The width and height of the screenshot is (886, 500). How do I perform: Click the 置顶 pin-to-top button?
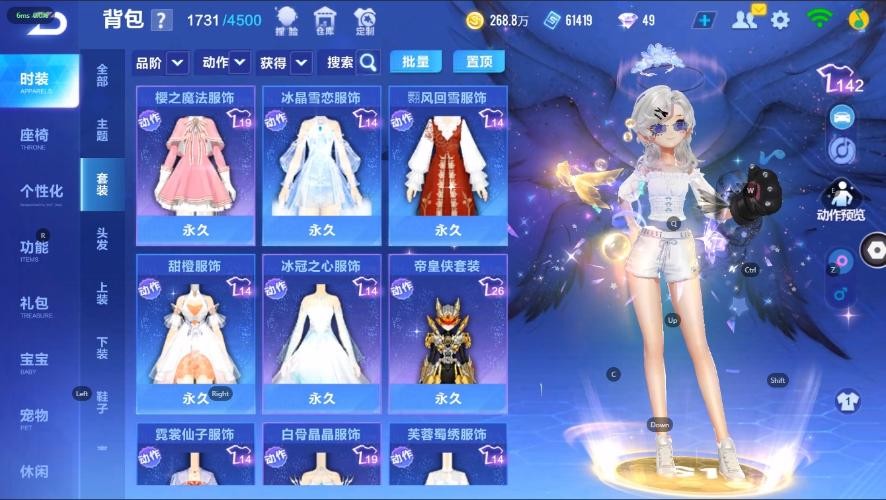coord(478,62)
